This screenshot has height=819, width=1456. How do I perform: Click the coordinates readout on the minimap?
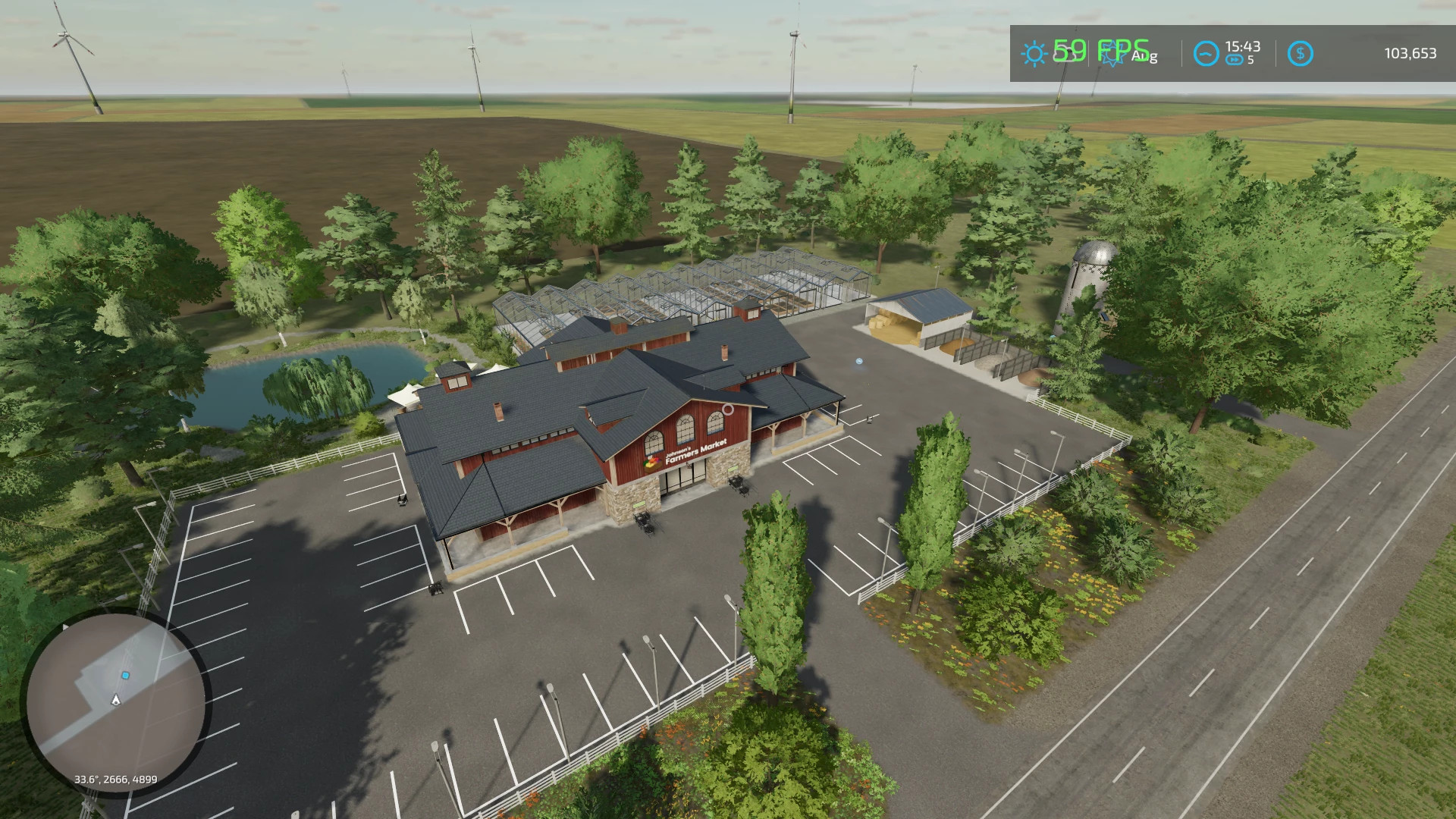pyautogui.click(x=118, y=778)
